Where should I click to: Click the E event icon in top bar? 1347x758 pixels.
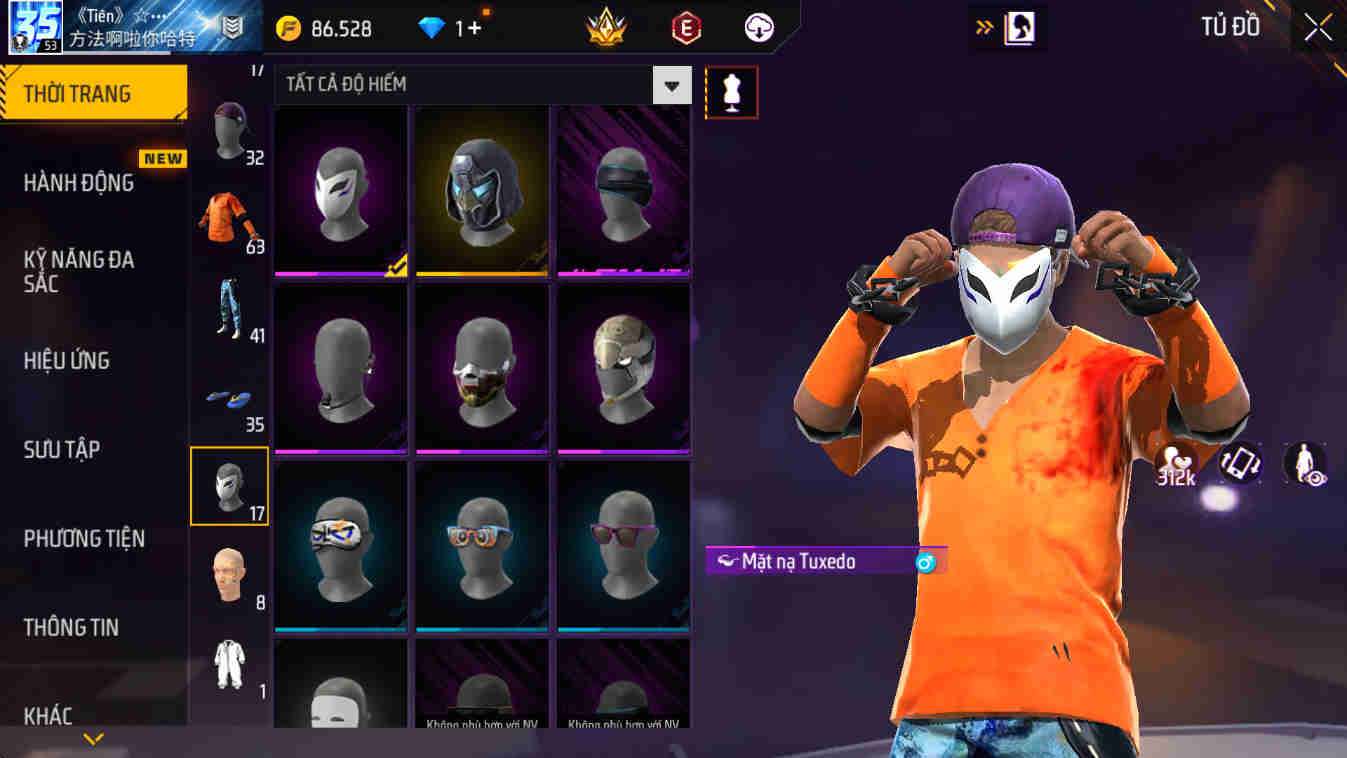point(686,28)
